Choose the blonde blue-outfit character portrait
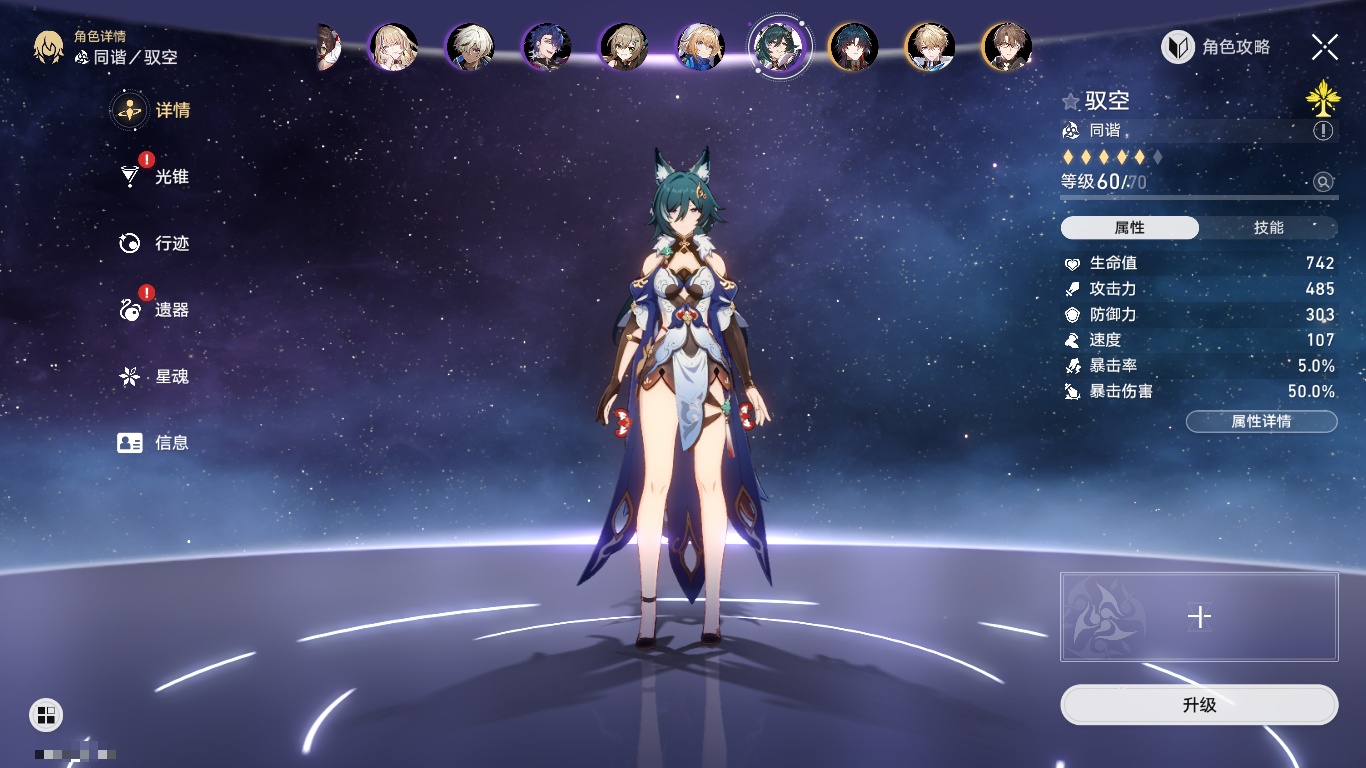 point(700,47)
